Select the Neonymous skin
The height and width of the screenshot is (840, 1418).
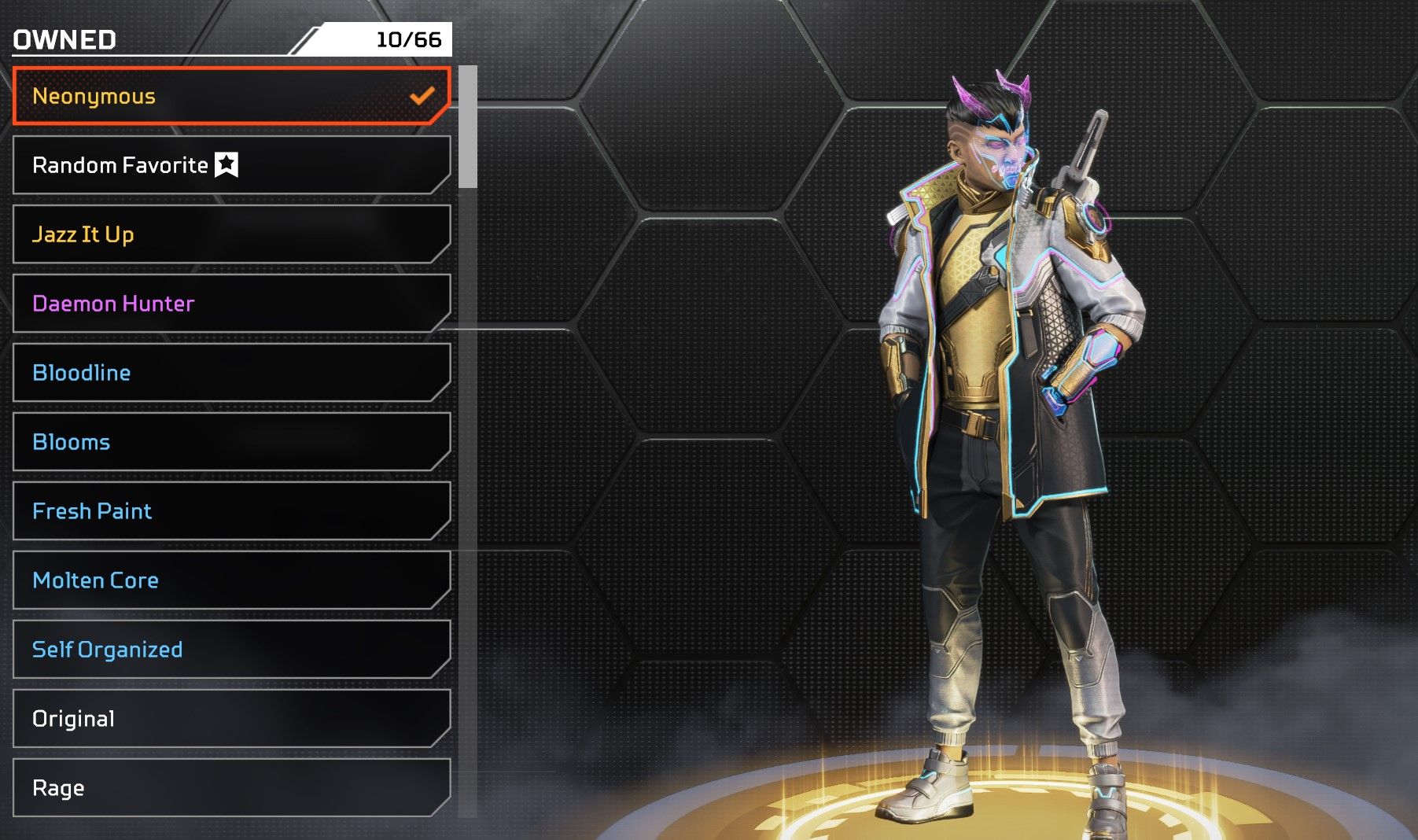pyautogui.click(x=231, y=96)
